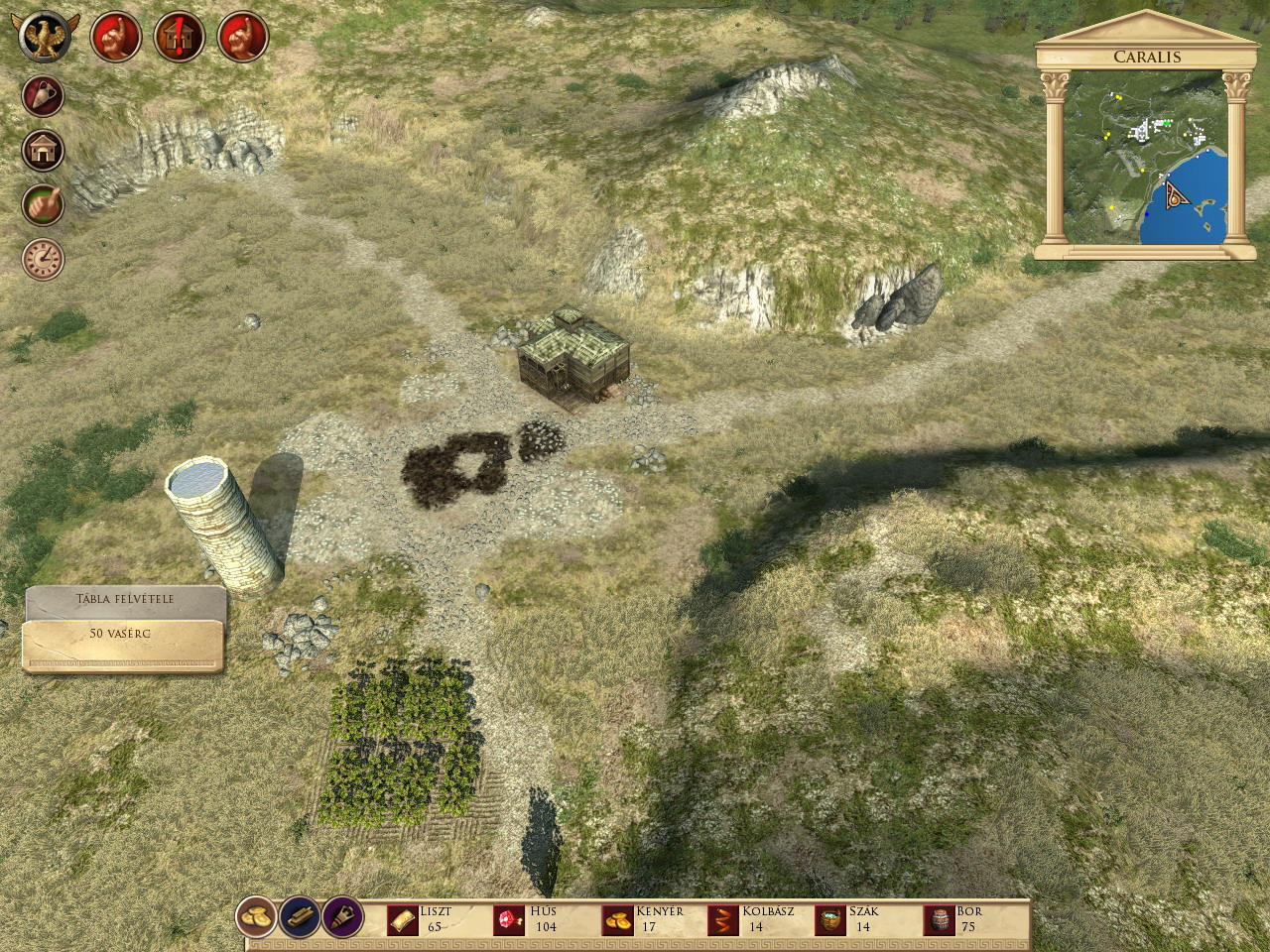
Task: Switch to the gauntlet resources tab
Action: tap(340, 917)
